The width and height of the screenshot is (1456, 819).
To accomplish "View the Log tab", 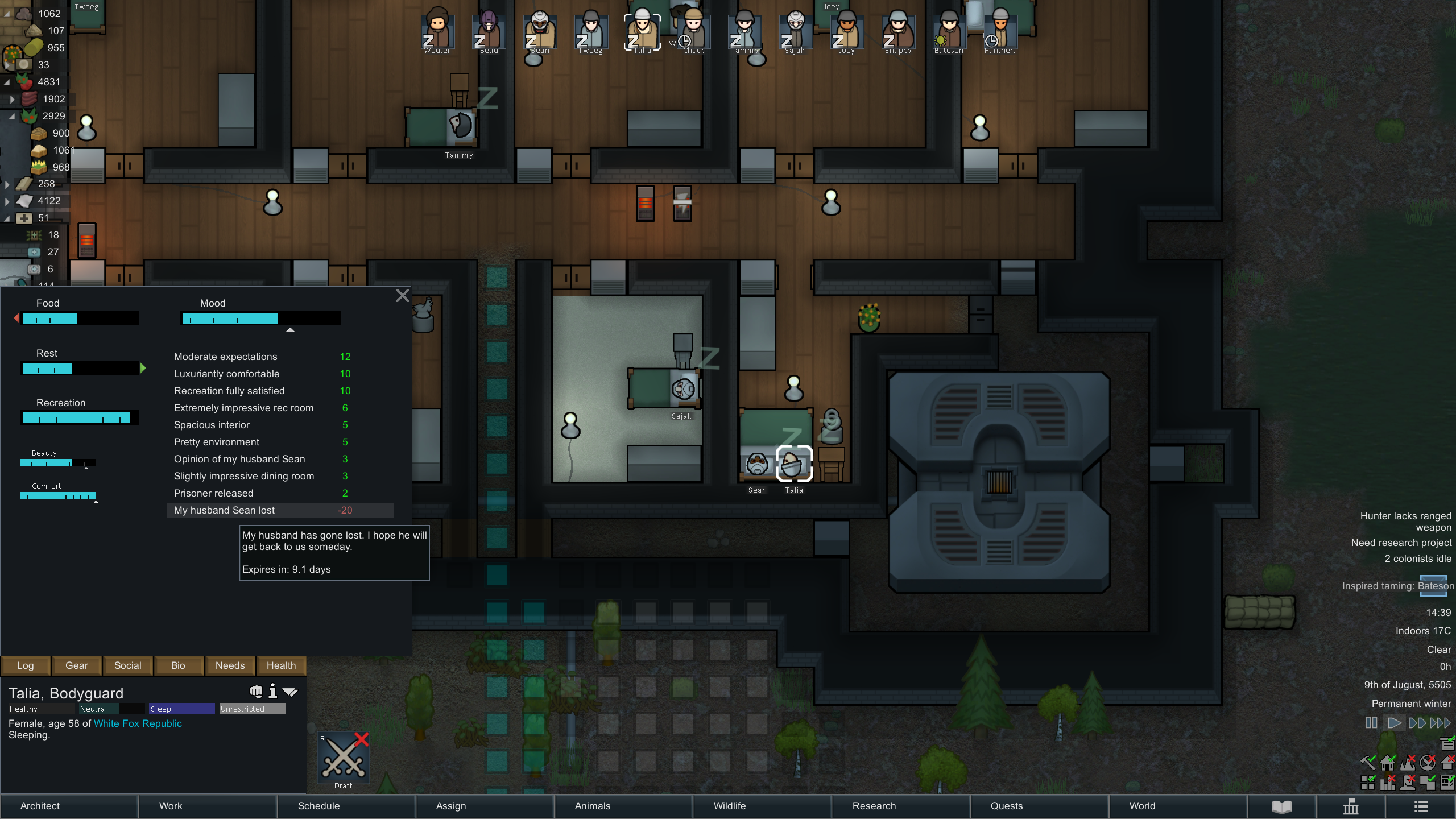I will point(25,665).
